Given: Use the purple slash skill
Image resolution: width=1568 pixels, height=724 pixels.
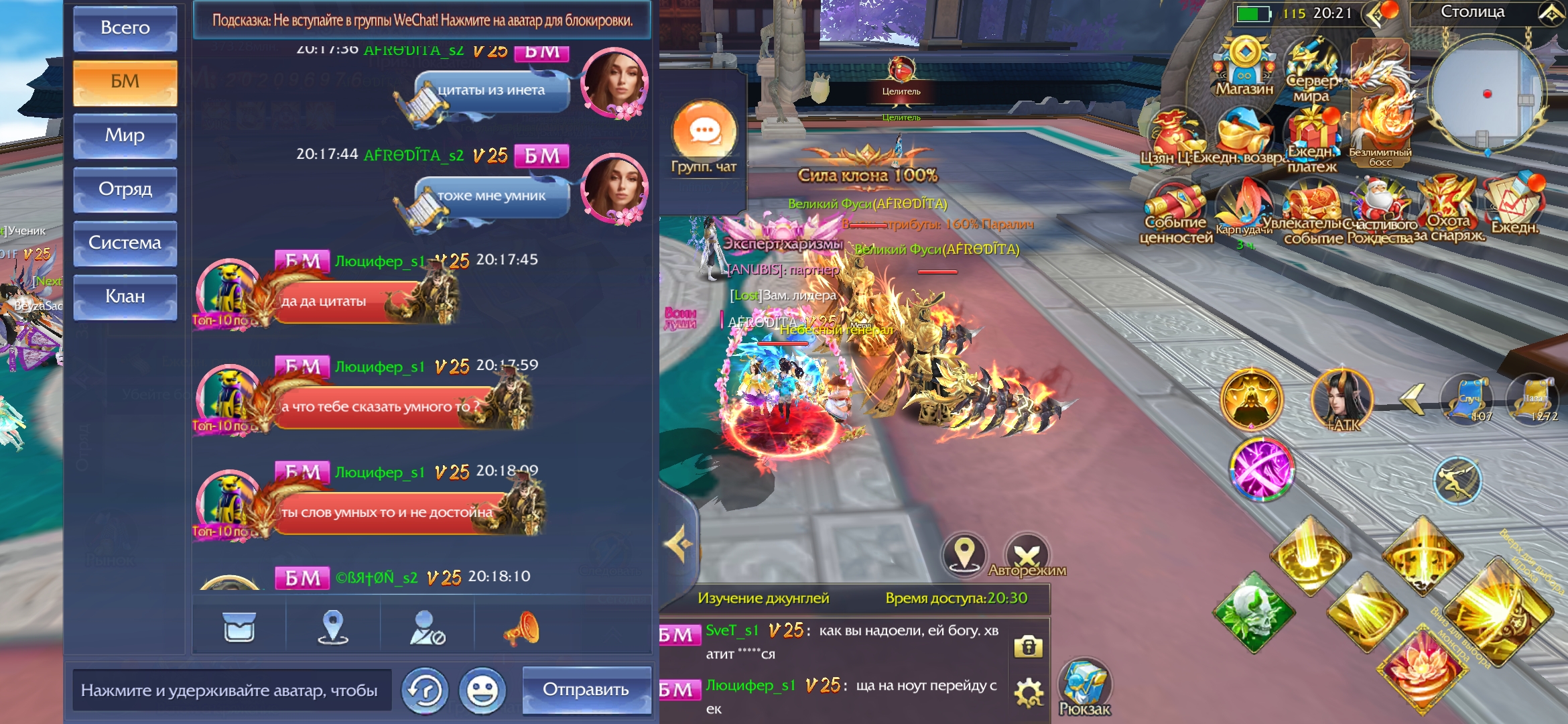Looking at the screenshot, I should coord(1261,469).
